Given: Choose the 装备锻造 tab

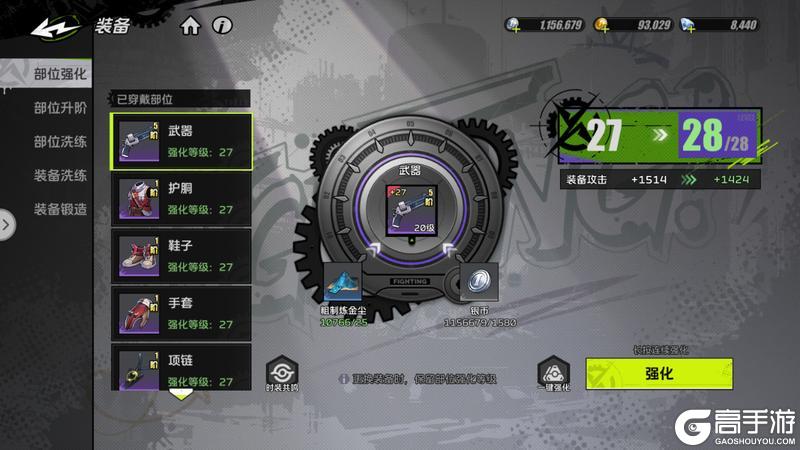Looking at the screenshot, I should click(60, 209).
